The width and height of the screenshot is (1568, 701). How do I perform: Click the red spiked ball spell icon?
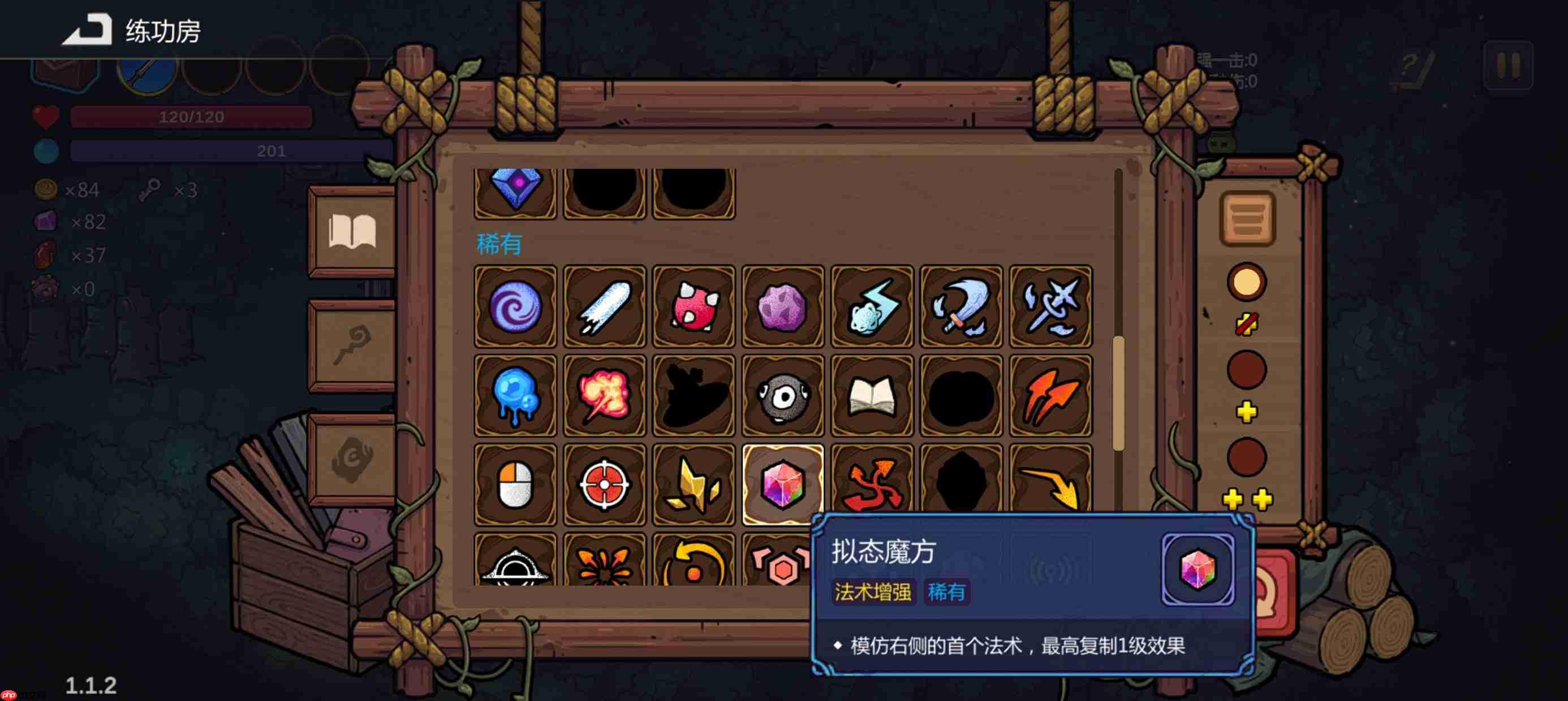click(x=694, y=308)
